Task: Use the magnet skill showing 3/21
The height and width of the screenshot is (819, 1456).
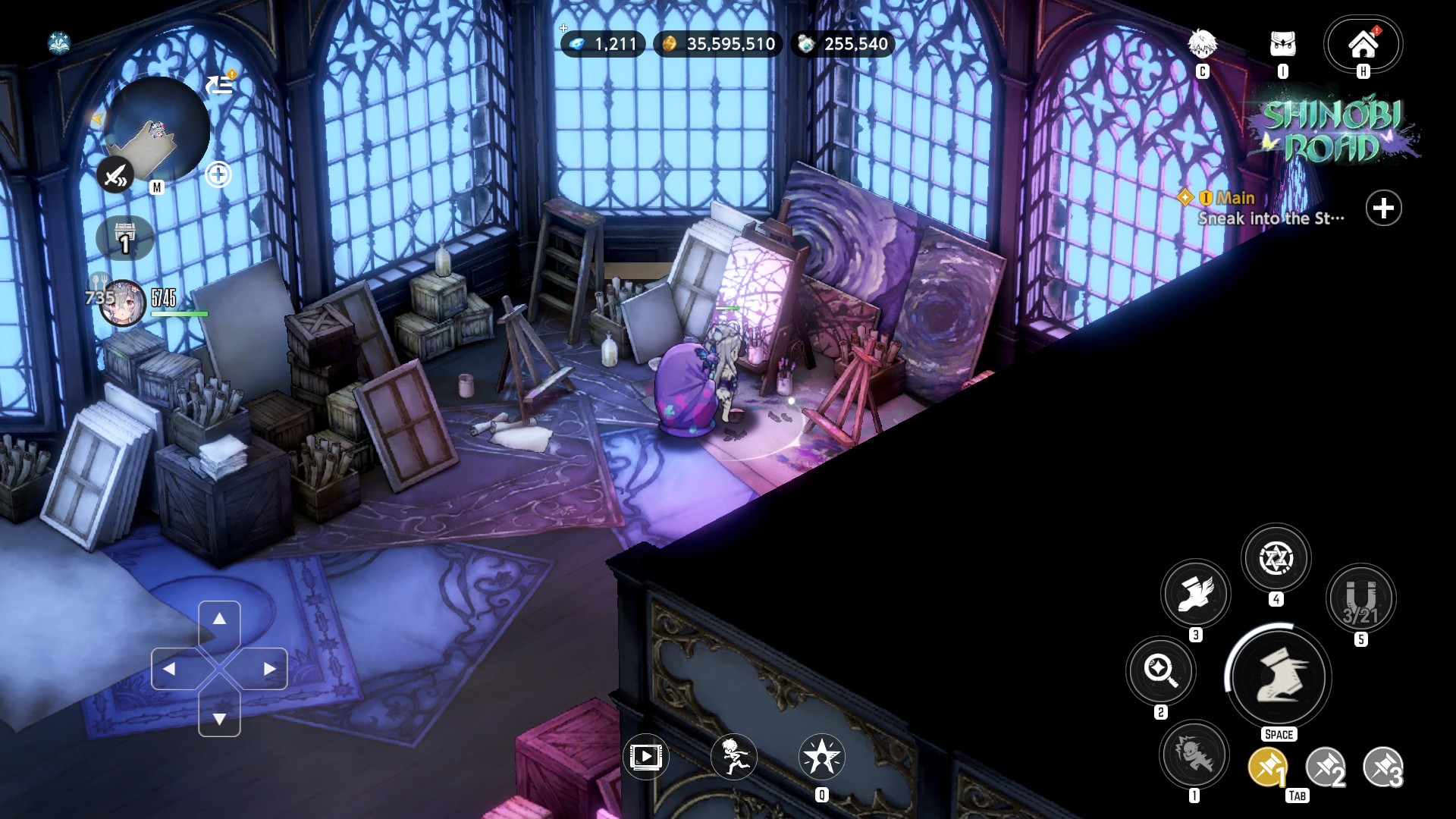Action: pos(1360,598)
